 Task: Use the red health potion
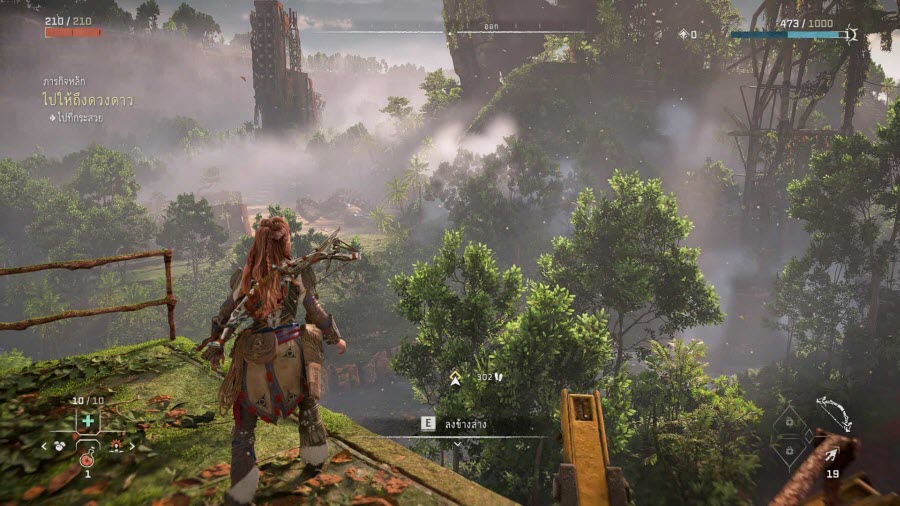click(x=88, y=457)
